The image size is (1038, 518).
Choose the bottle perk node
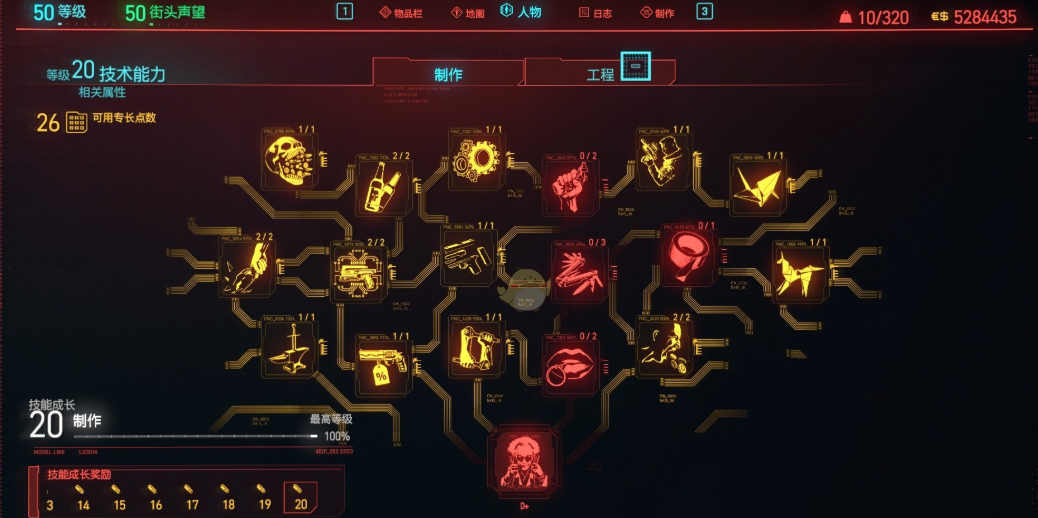point(384,186)
